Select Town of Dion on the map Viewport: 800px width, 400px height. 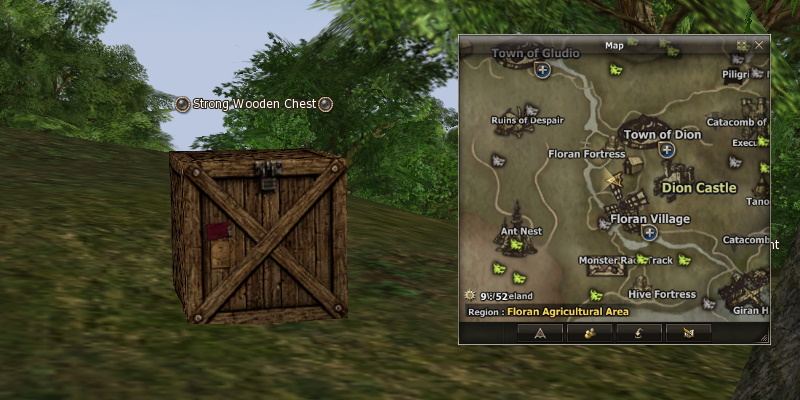point(662,134)
